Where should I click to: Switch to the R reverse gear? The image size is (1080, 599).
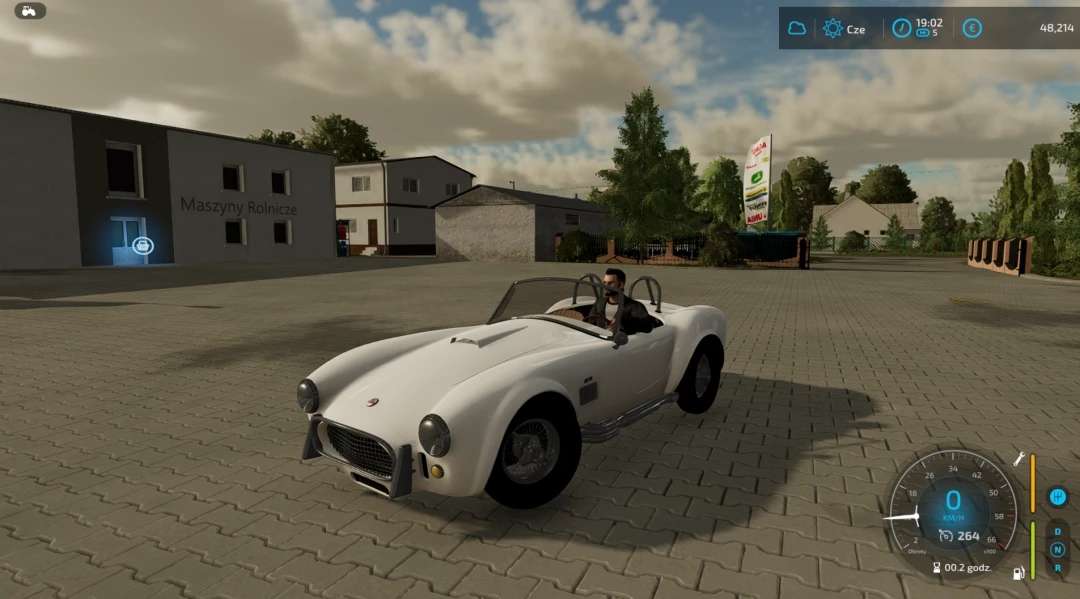click(x=1057, y=567)
